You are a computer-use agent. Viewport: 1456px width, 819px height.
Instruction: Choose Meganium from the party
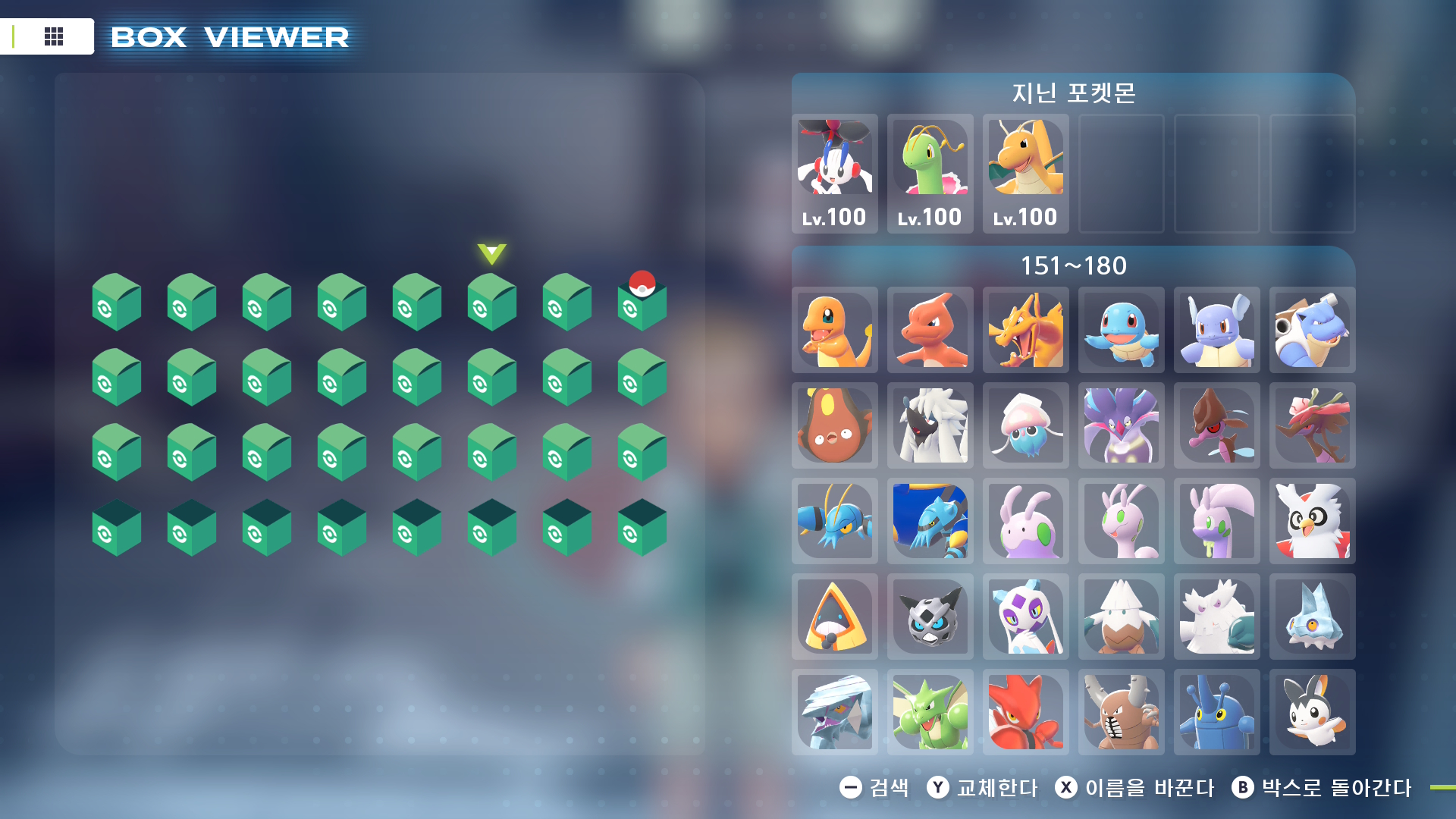pyautogui.click(x=930, y=173)
